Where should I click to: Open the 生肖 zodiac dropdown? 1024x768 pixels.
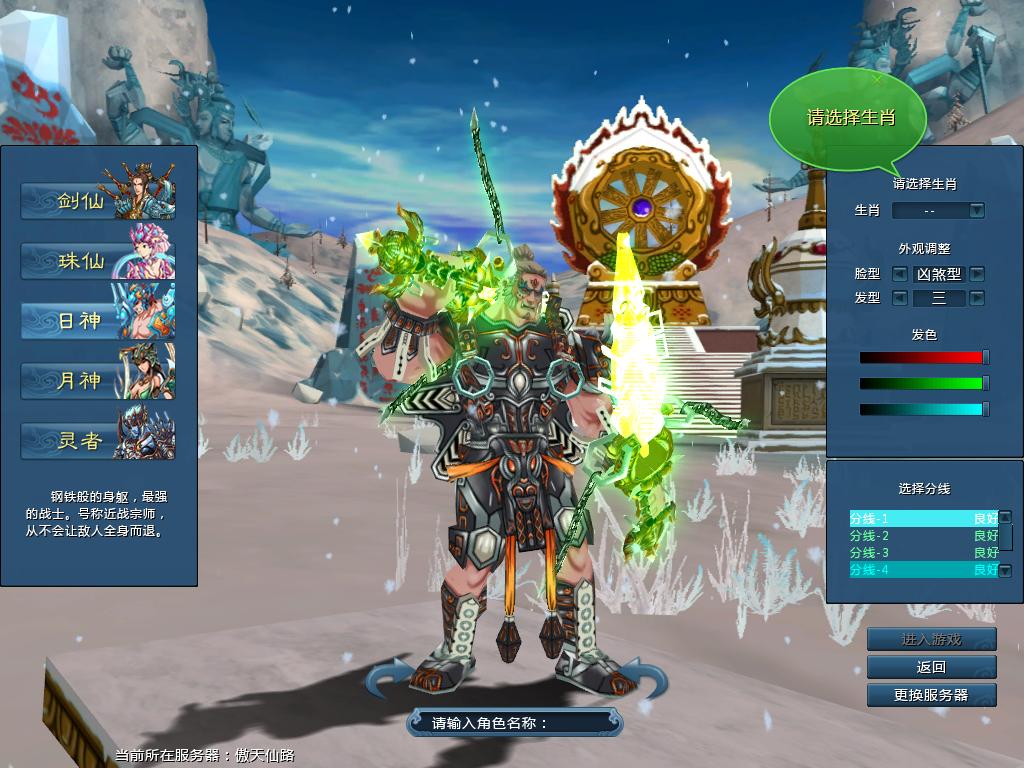click(x=977, y=211)
